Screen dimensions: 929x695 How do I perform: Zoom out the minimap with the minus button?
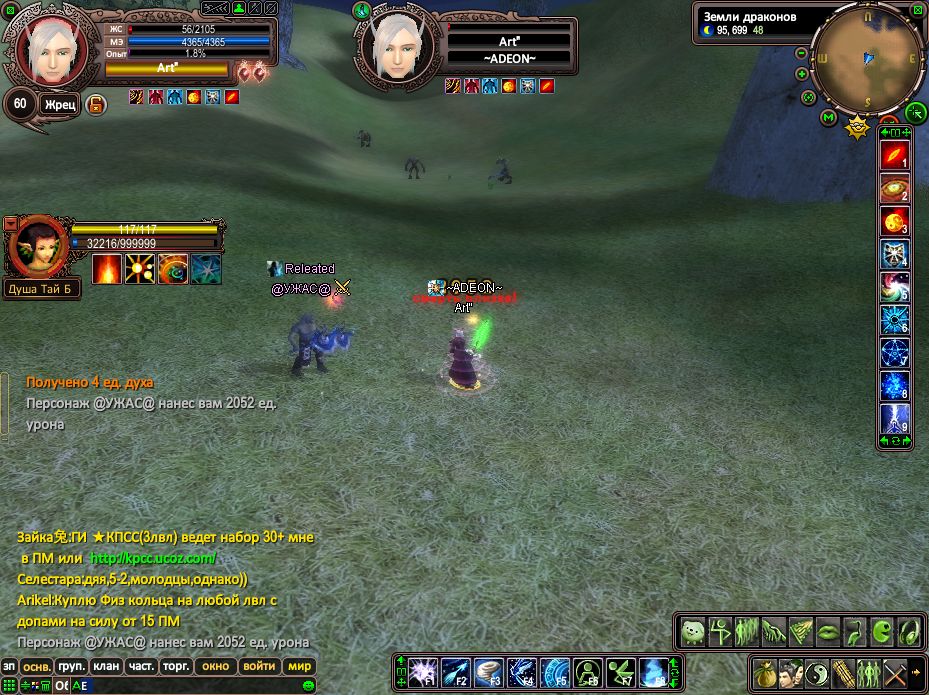coord(802,53)
